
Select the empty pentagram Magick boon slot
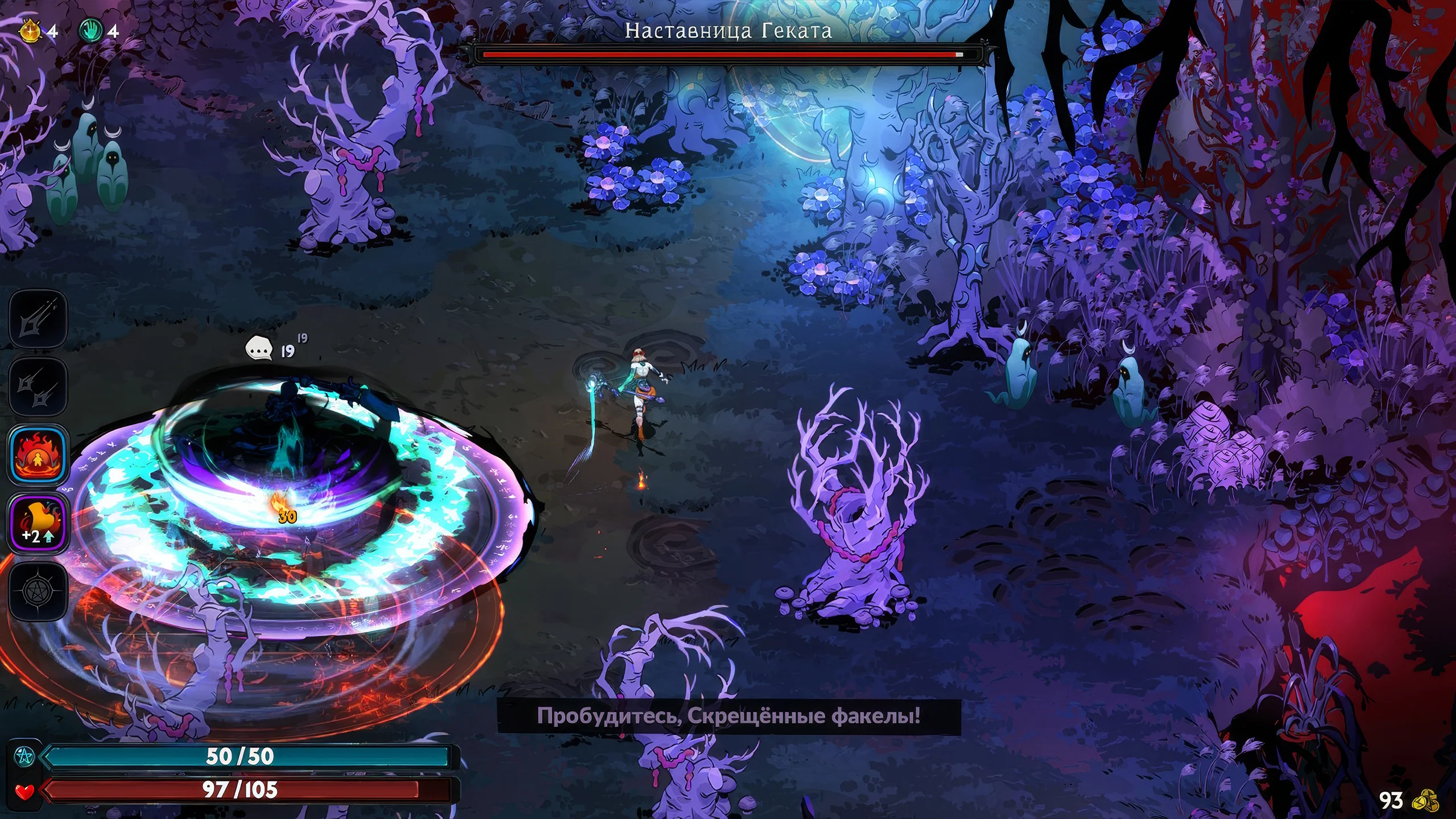[x=38, y=591]
